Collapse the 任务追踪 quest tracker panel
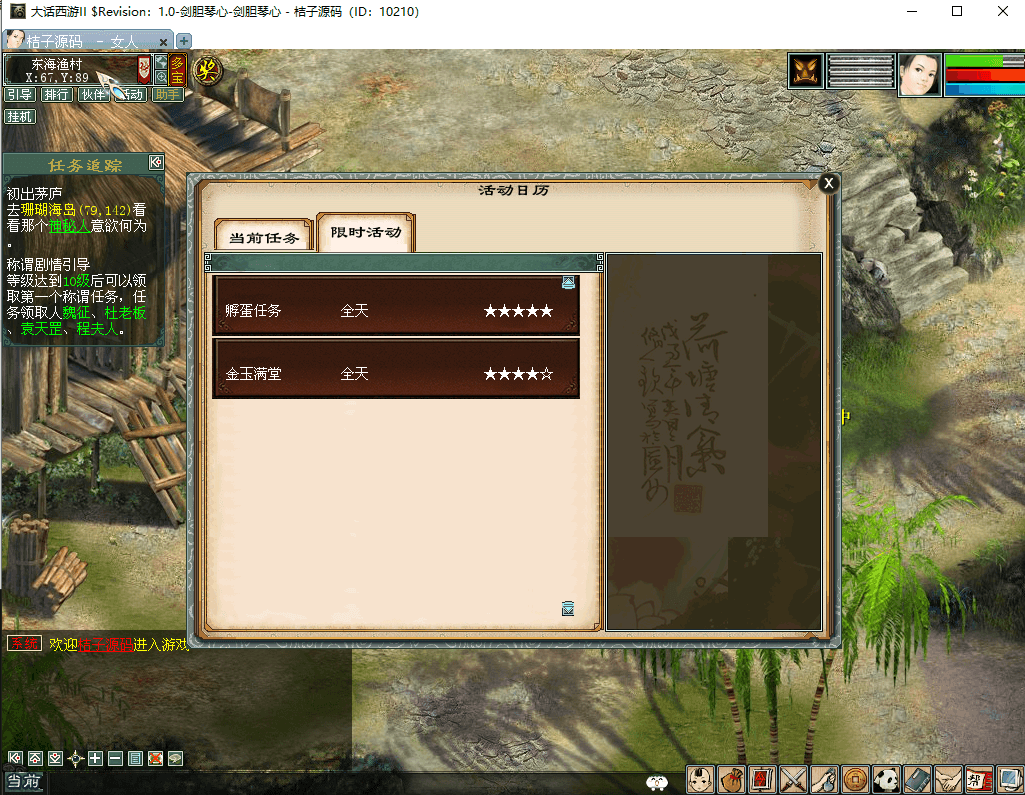Screen dimensions: 1025x795 coord(156,162)
